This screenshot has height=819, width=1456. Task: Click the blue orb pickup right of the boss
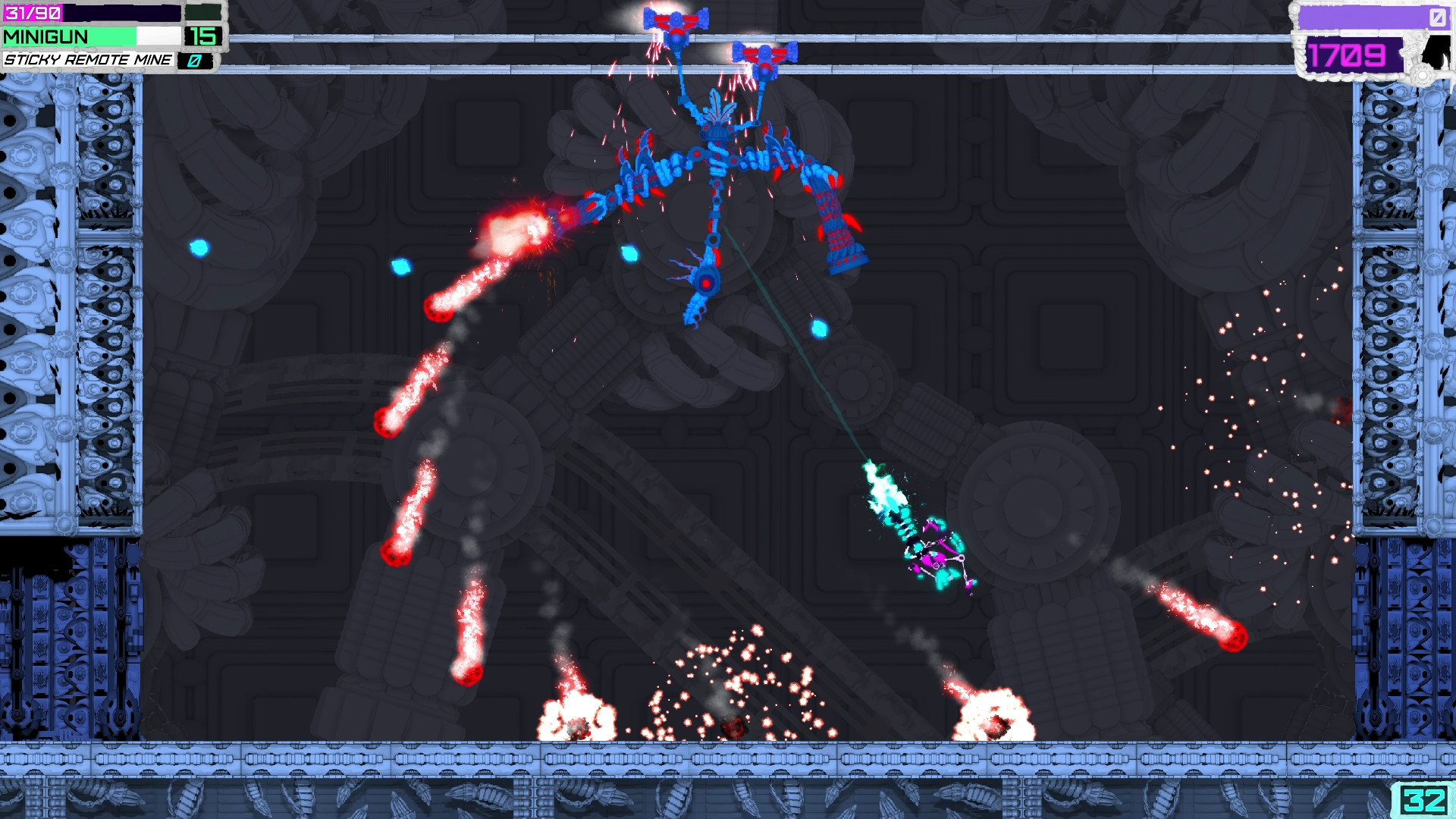817,328
